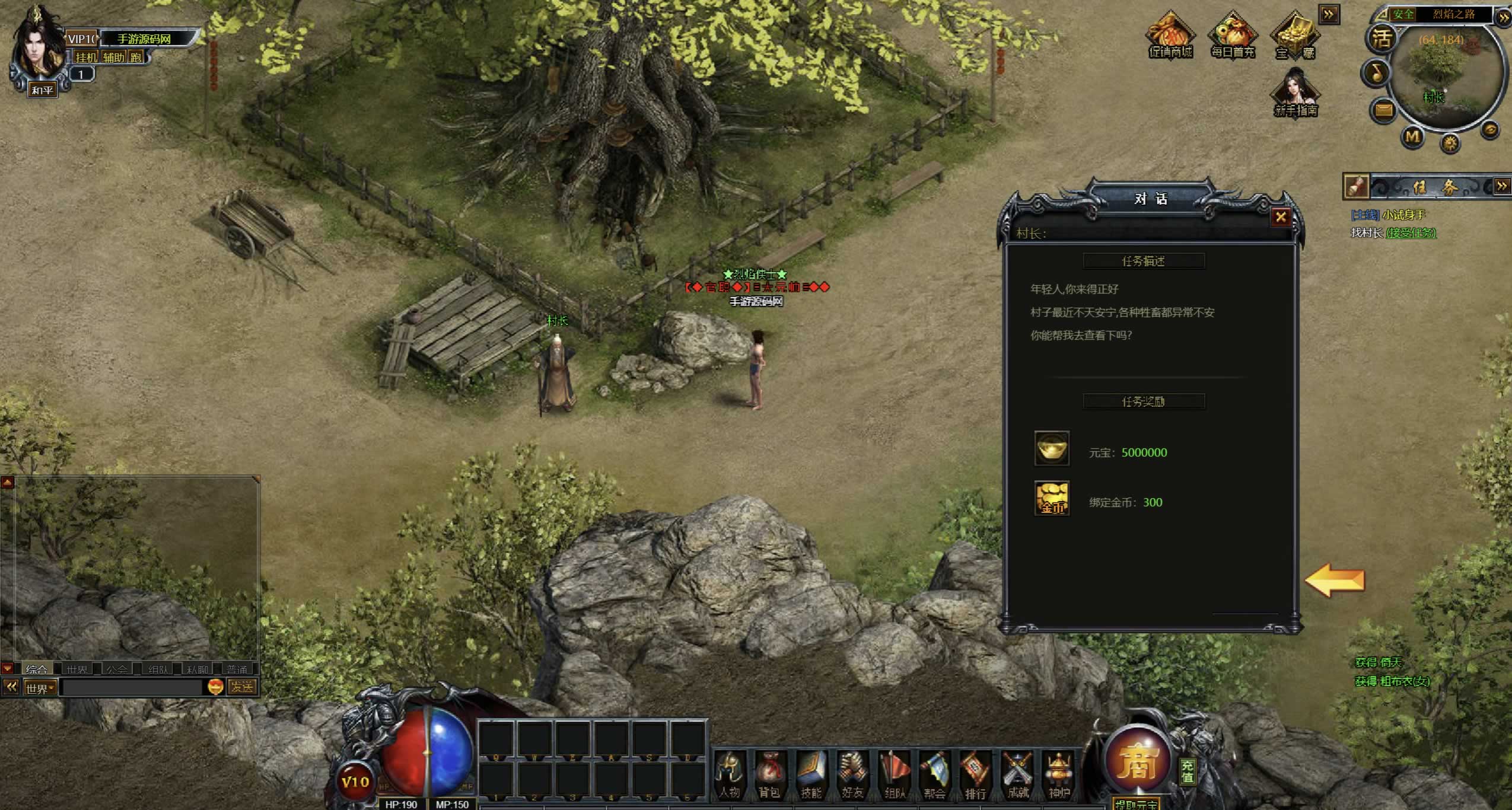
Task: Open the 世界 chat channel dropdown
Action: pos(40,688)
